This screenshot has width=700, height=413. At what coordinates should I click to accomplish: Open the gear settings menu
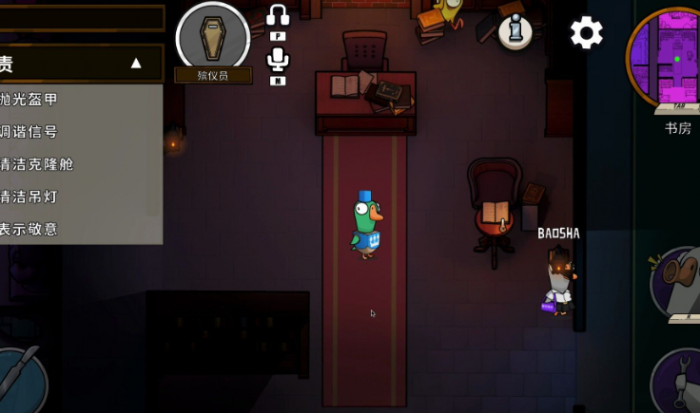click(x=587, y=33)
